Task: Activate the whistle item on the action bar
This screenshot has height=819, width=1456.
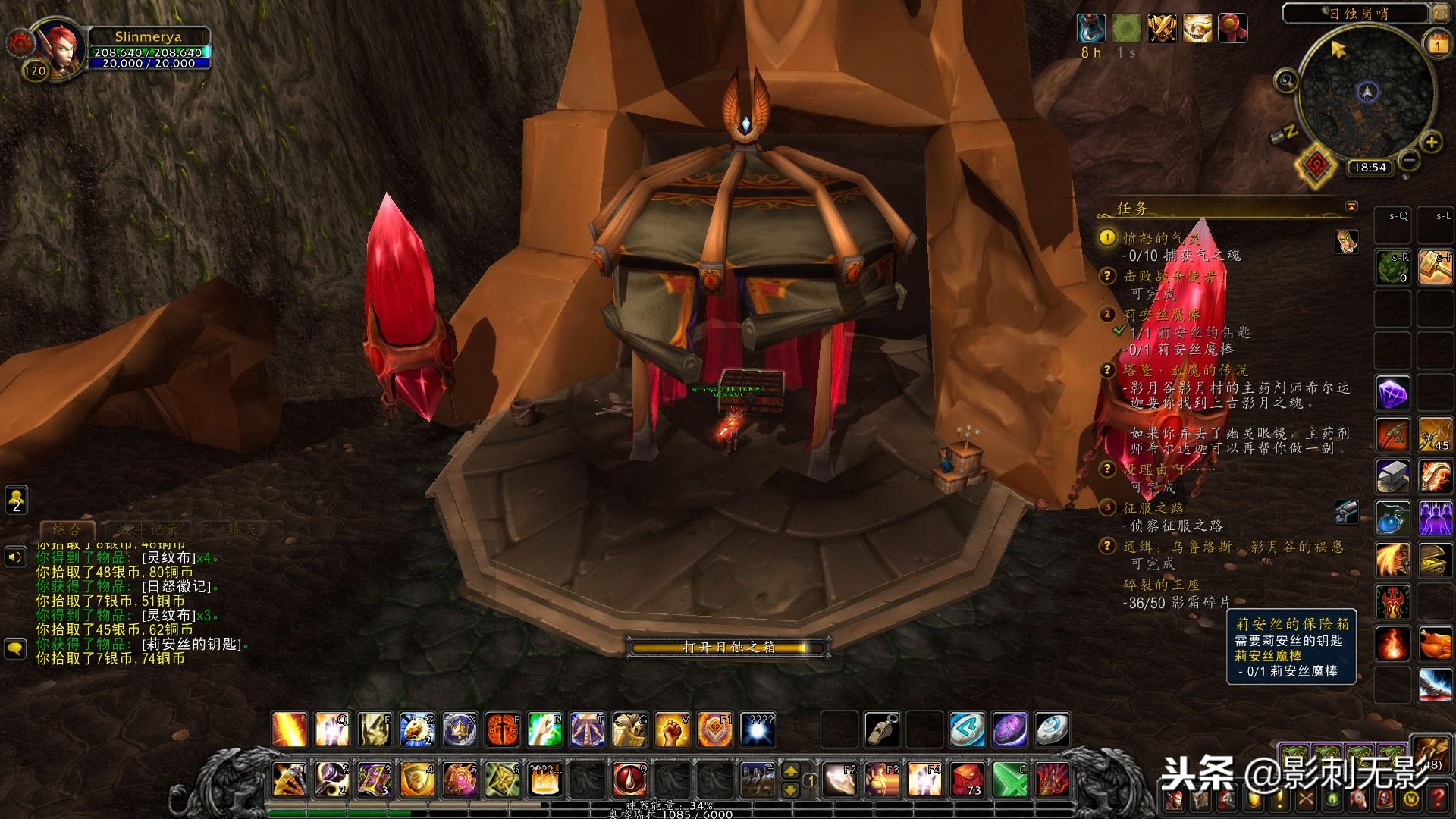Action: tap(882, 730)
